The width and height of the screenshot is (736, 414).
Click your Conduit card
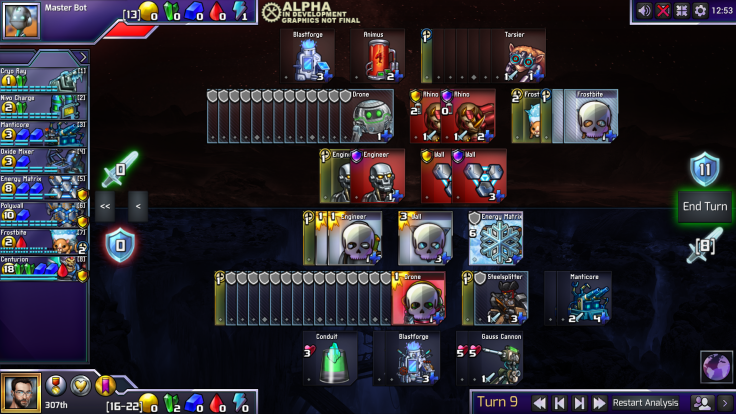[x=333, y=359]
